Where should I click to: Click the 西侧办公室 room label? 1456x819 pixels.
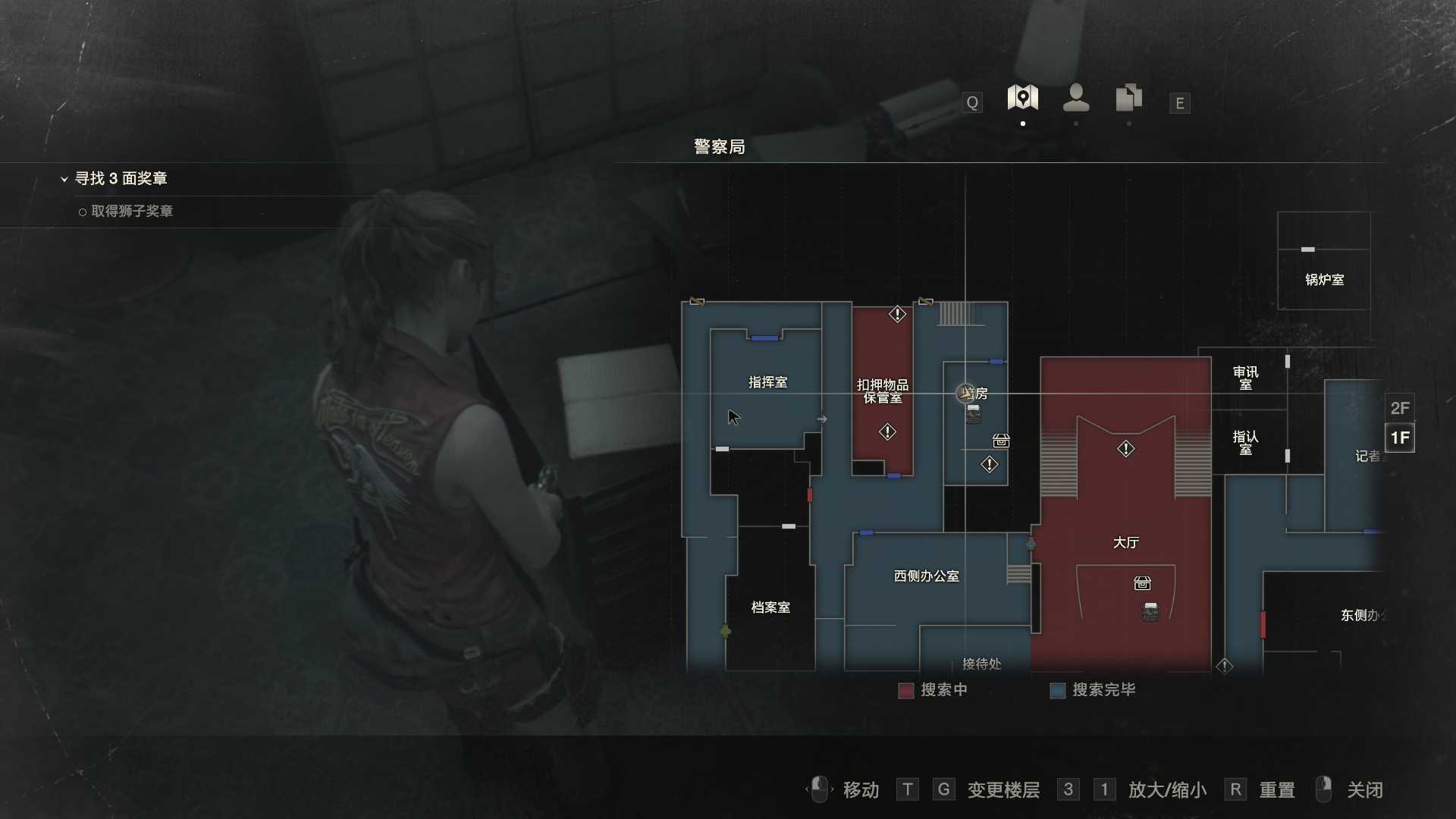coord(926,576)
